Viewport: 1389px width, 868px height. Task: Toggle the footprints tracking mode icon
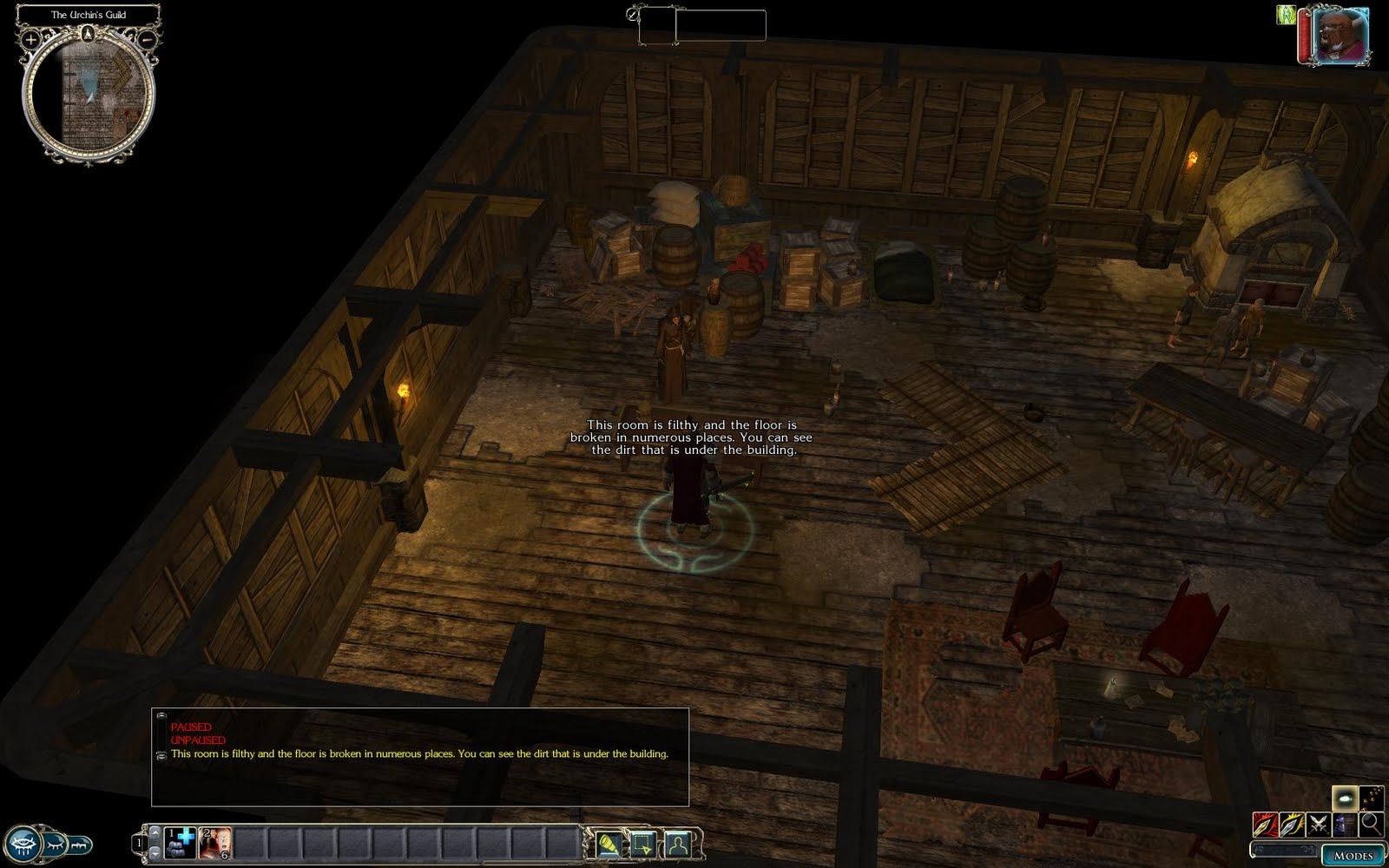pyautogui.click(x=1371, y=797)
